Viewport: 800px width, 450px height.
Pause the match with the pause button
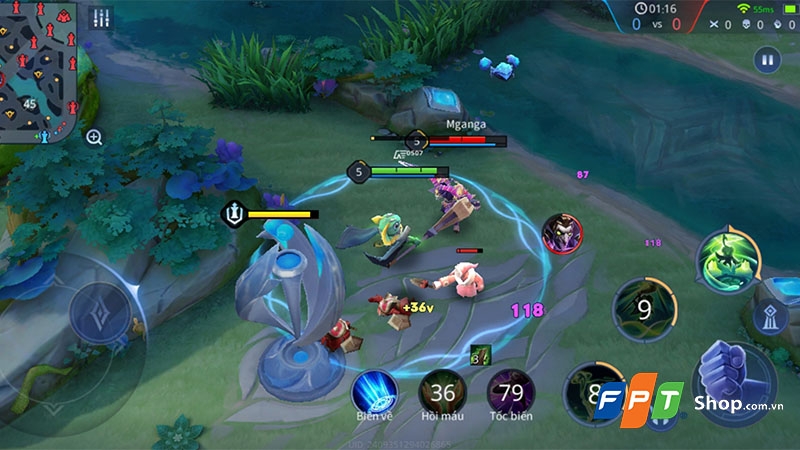[x=767, y=59]
